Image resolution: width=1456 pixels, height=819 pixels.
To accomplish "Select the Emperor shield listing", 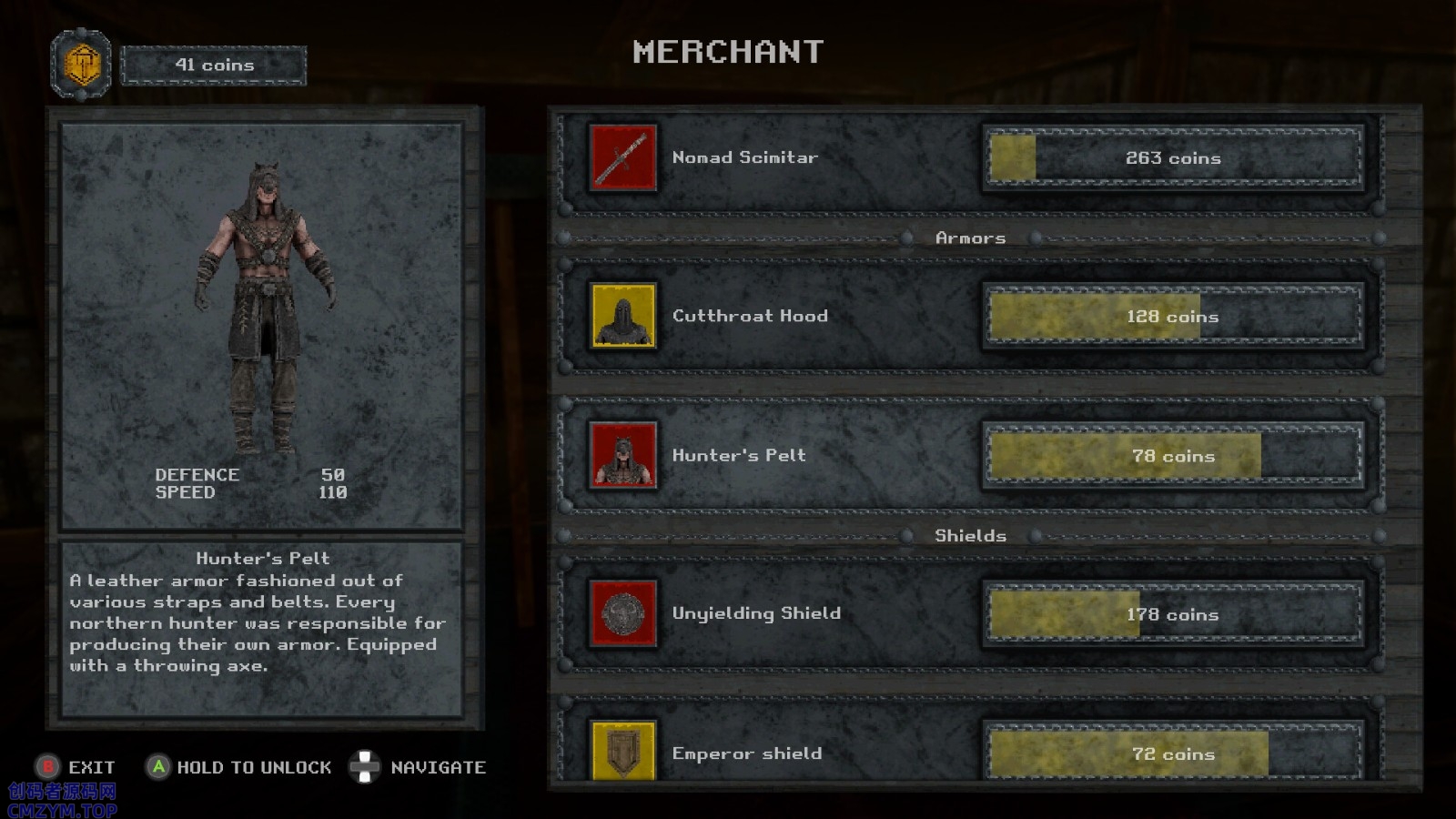I will coord(747,753).
